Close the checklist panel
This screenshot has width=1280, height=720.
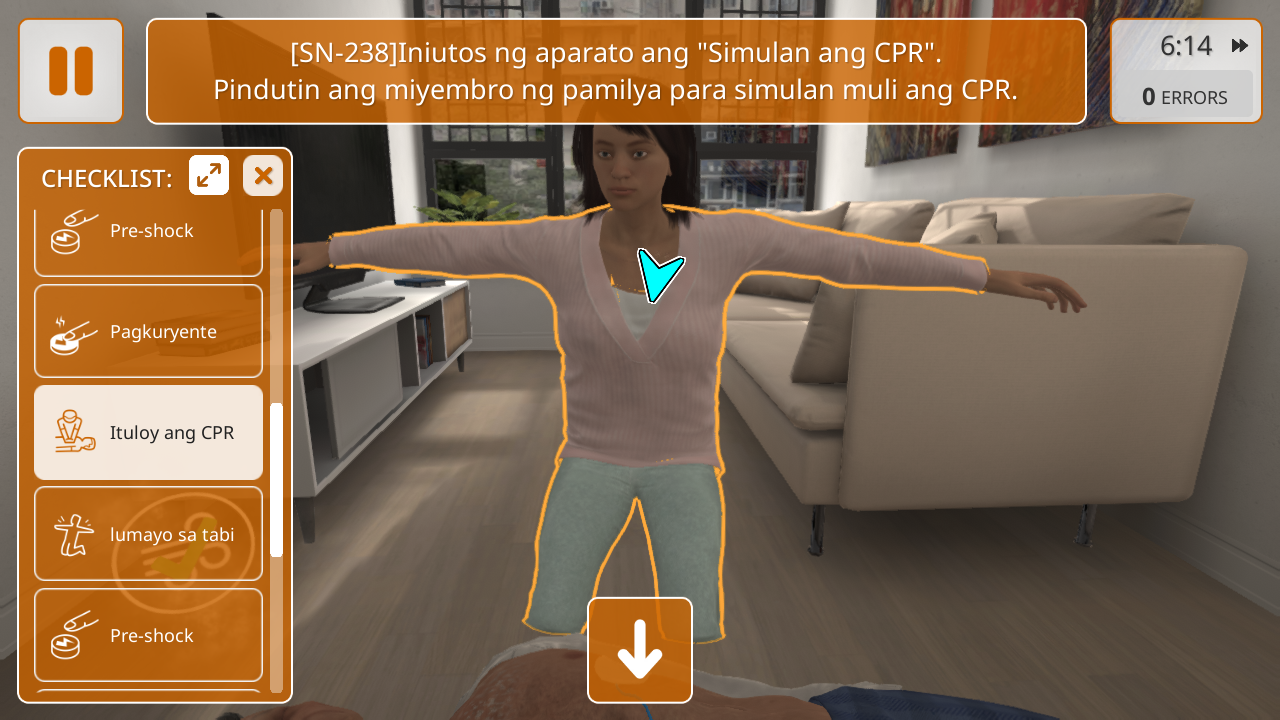(263, 176)
